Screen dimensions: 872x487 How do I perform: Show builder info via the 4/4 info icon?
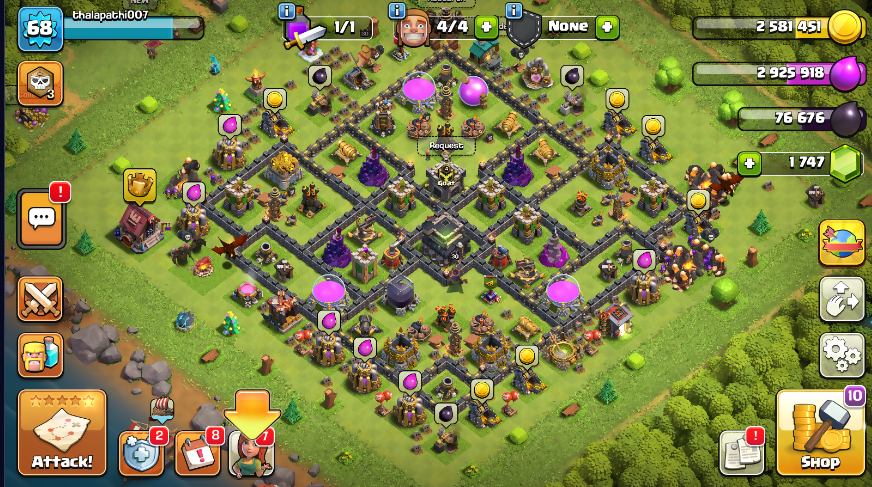(x=394, y=11)
